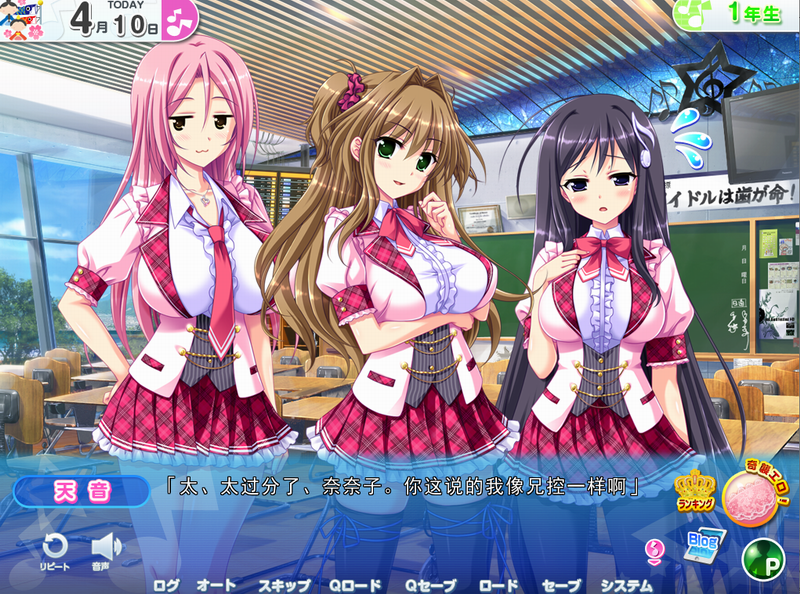Activate スキップ to skip text
This screenshot has width=800, height=594.
284,585
